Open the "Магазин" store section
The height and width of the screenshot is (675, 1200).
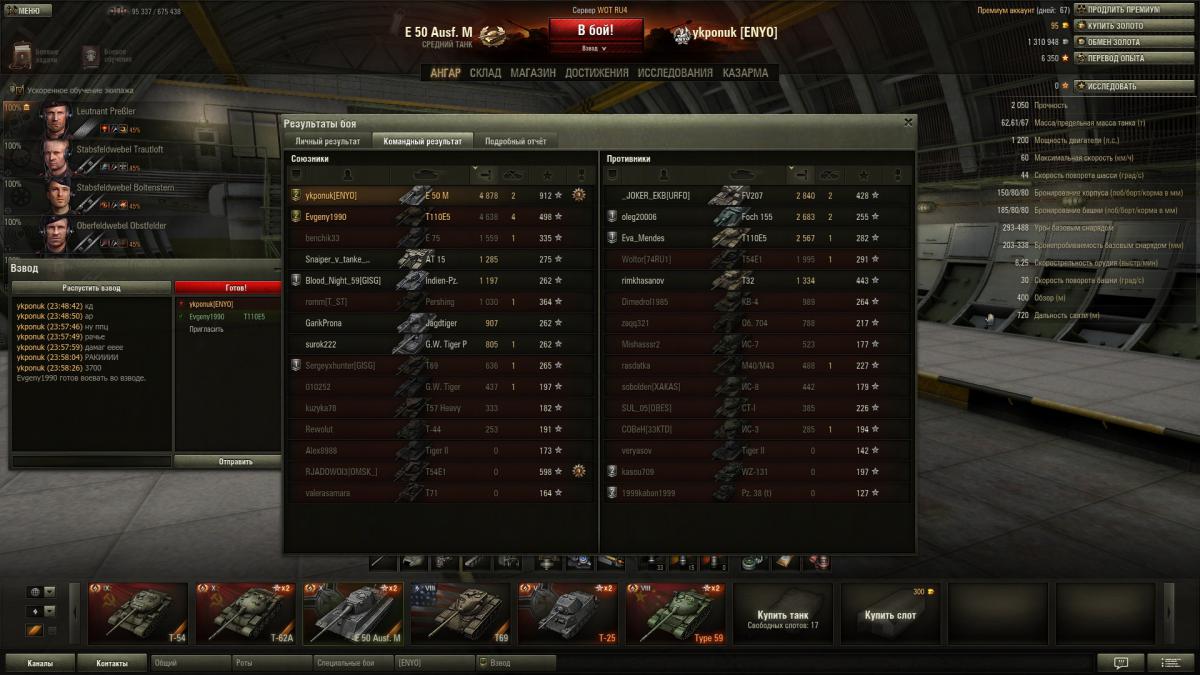tap(532, 73)
